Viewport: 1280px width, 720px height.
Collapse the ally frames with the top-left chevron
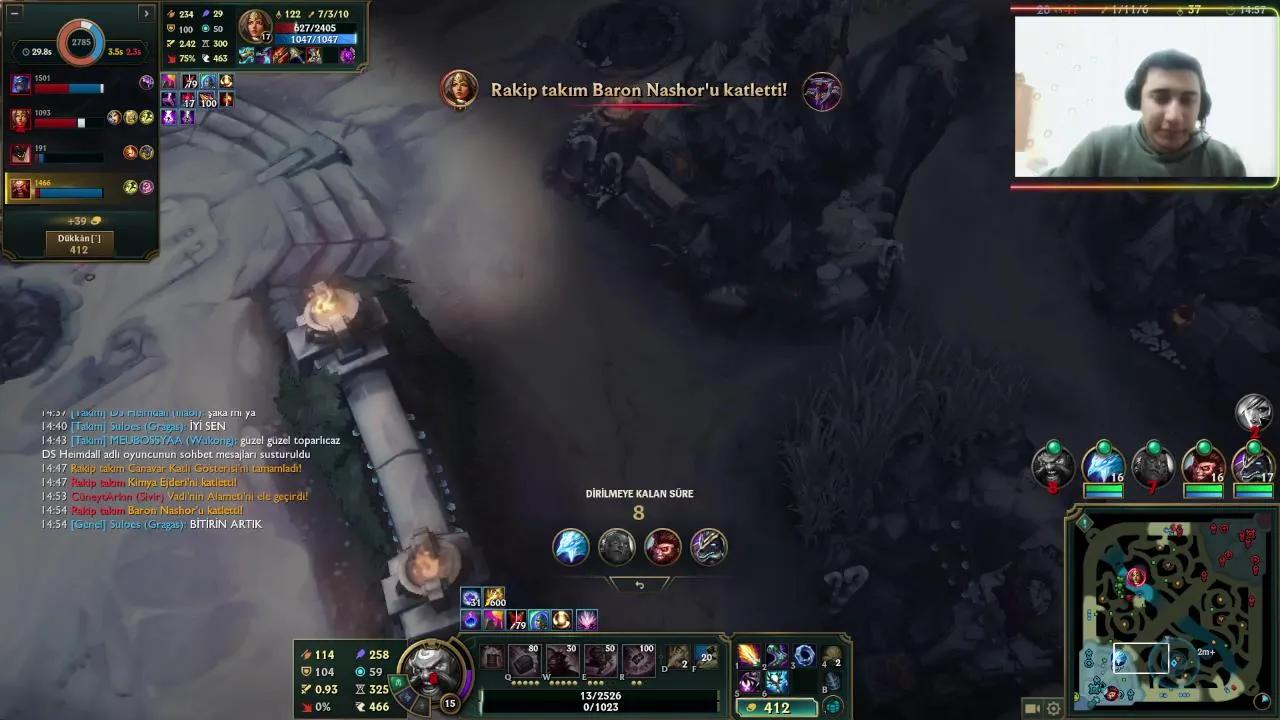click(147, 13)
